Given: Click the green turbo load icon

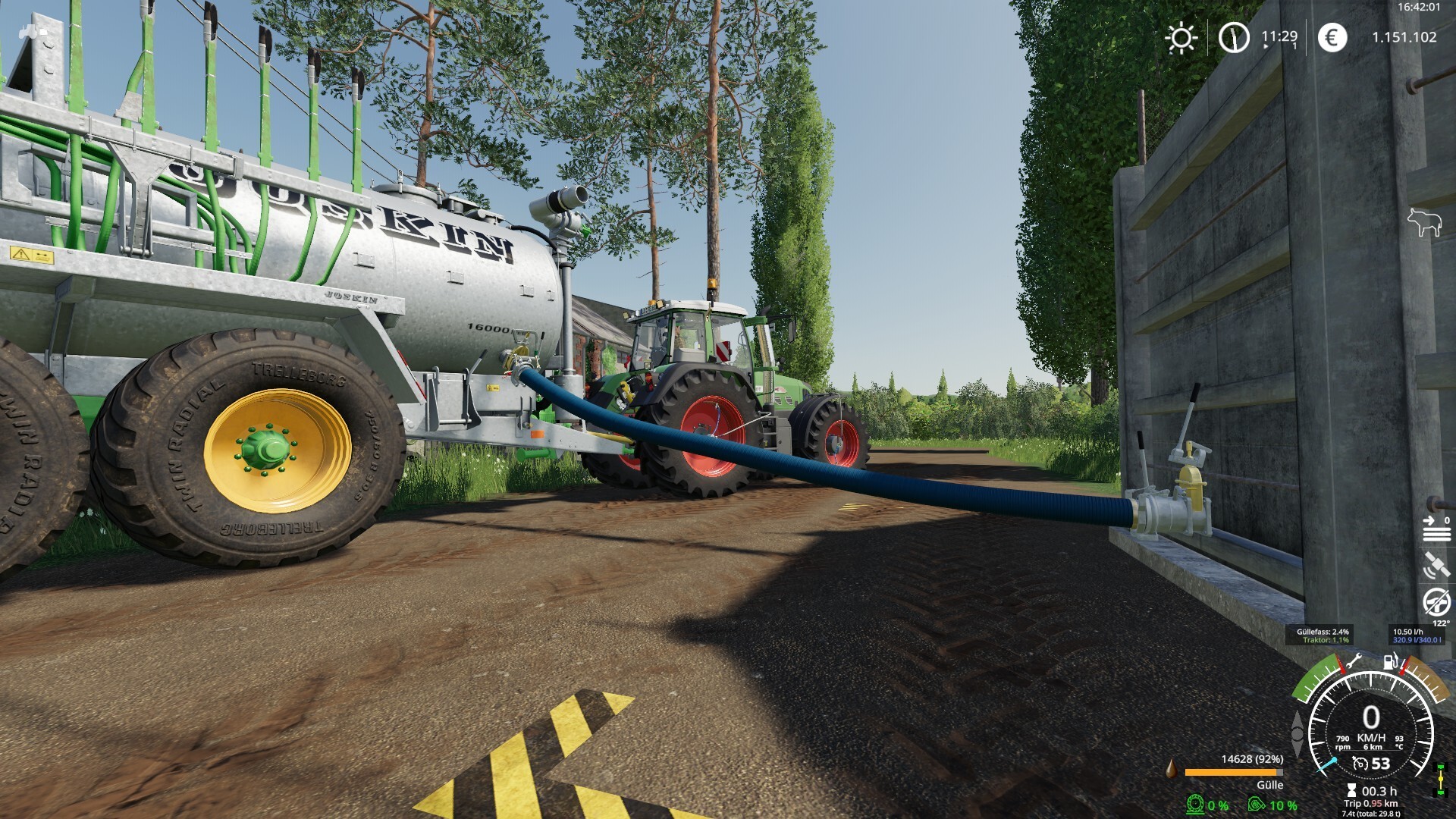Looking at the screenshot, I should tap(1257, 804).
